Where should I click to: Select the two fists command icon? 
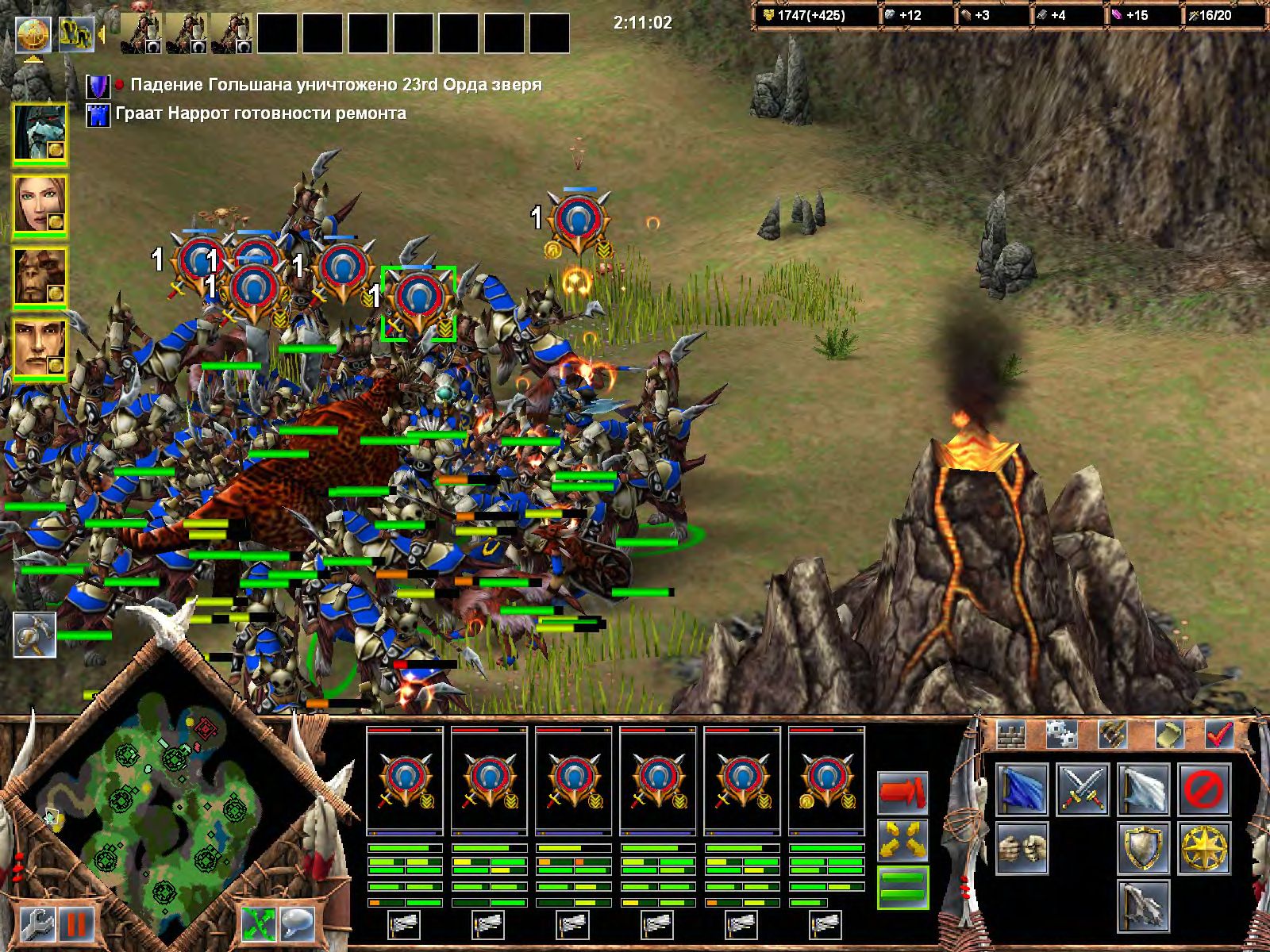pos(1022,846)
